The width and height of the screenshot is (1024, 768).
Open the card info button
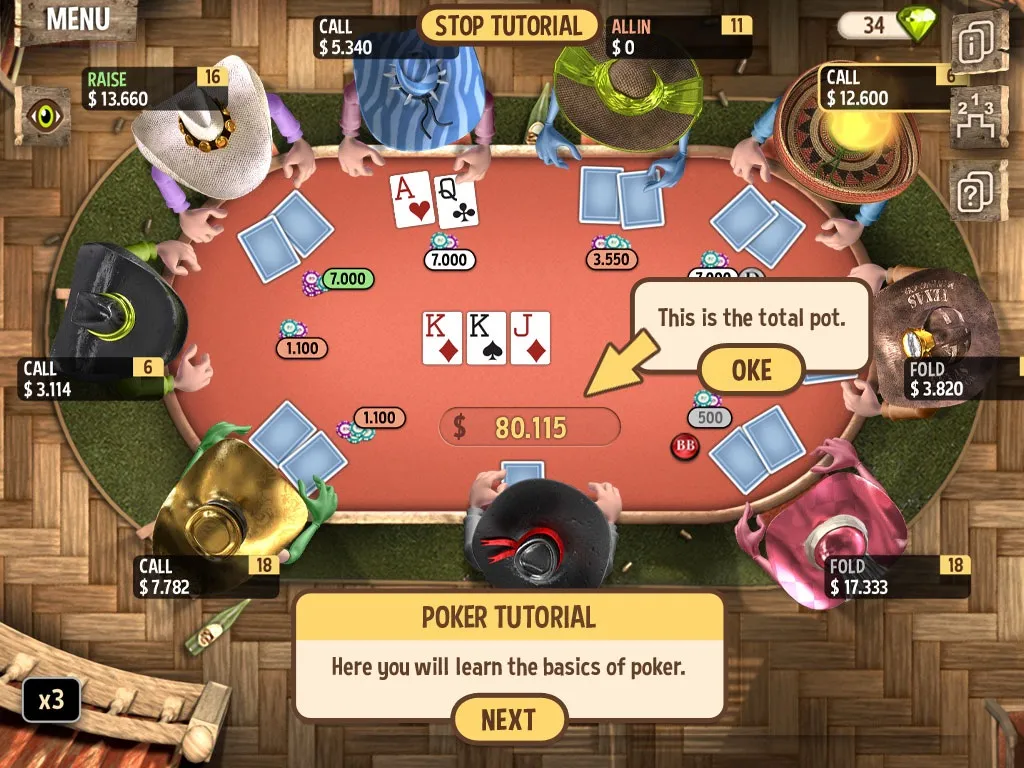click(977, 44)
